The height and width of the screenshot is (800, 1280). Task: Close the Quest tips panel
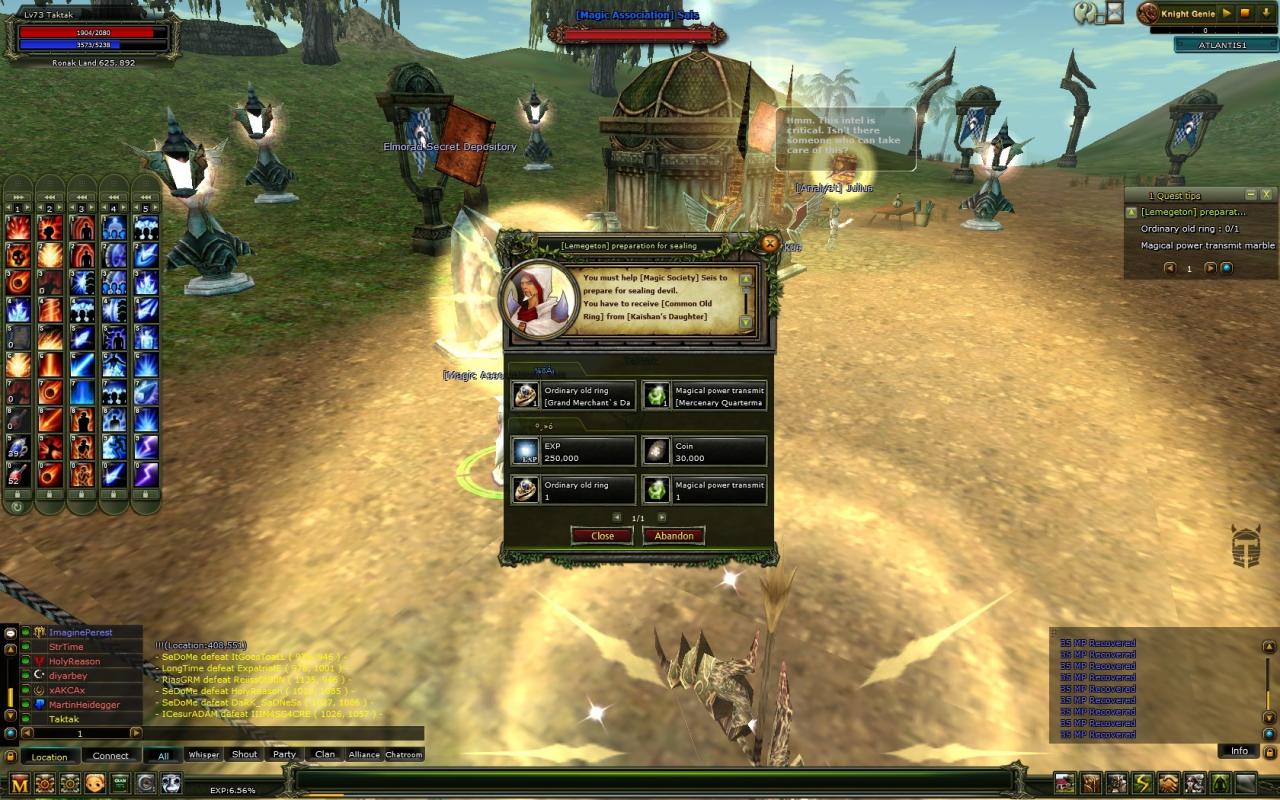coord(1266,195)
